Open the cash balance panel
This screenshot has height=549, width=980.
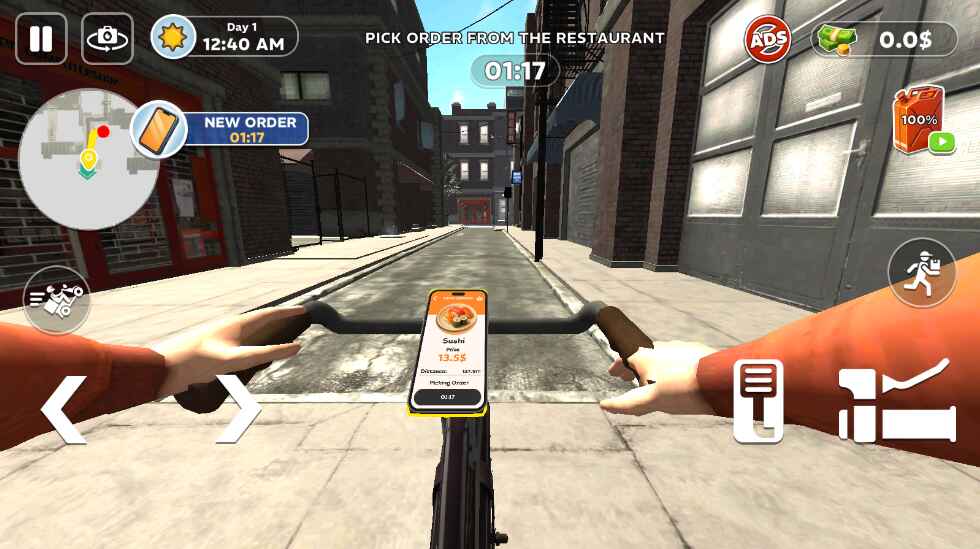(x=885, y=40)
